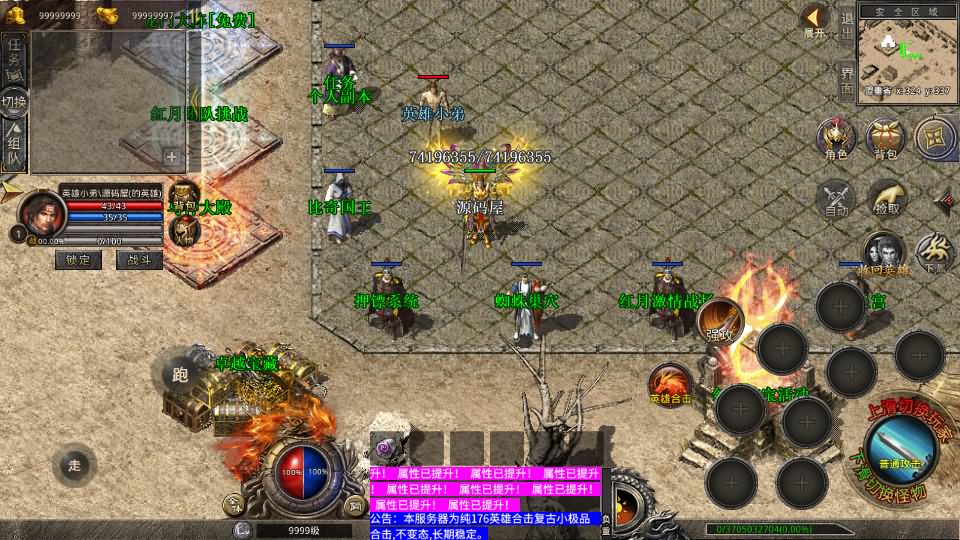Click the hero's 锁定 lock button
This screenshot has width=960, height=540.
[78, 260]
